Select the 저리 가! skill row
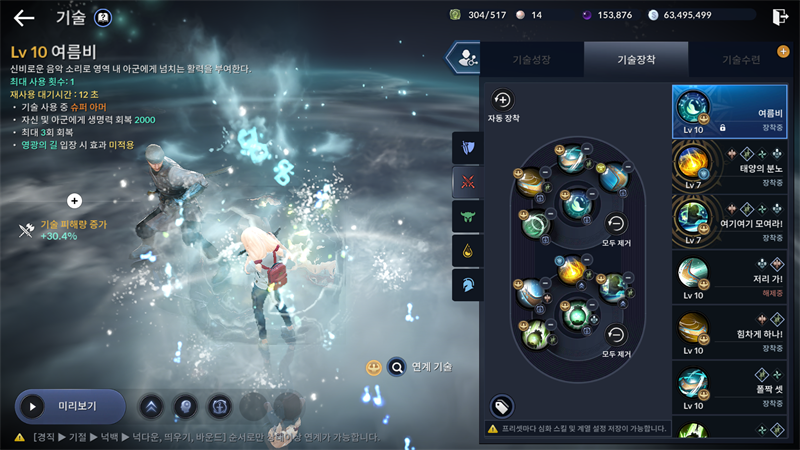800x450 pixels. 730,278
